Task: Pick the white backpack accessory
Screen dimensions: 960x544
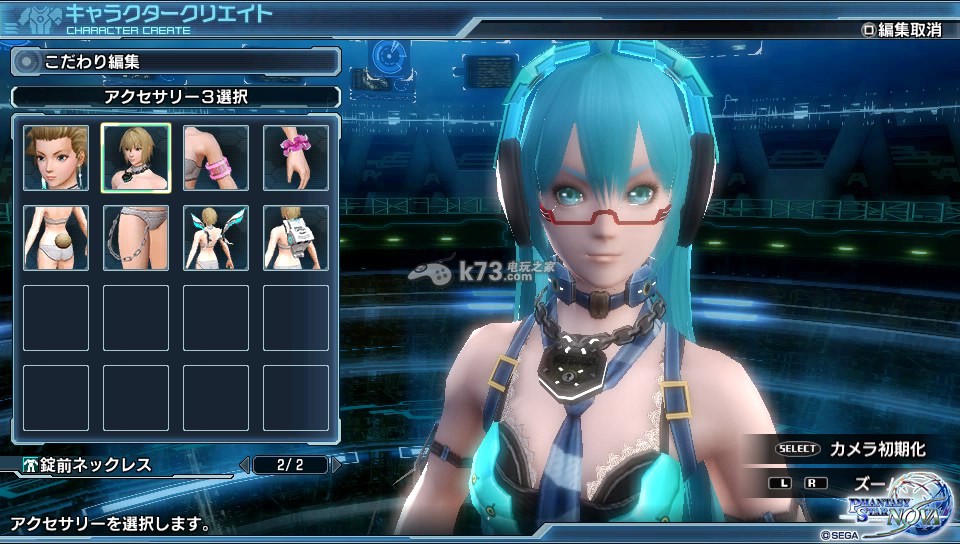Action: point(296,238)
